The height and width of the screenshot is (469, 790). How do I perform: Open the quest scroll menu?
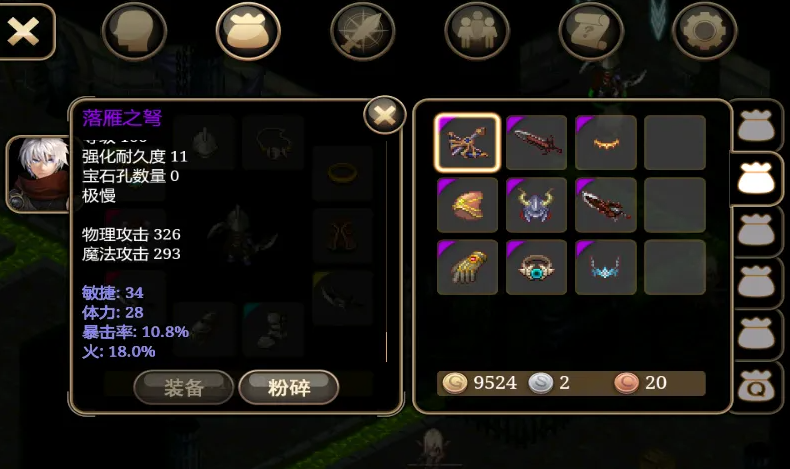tap(591, 31)
